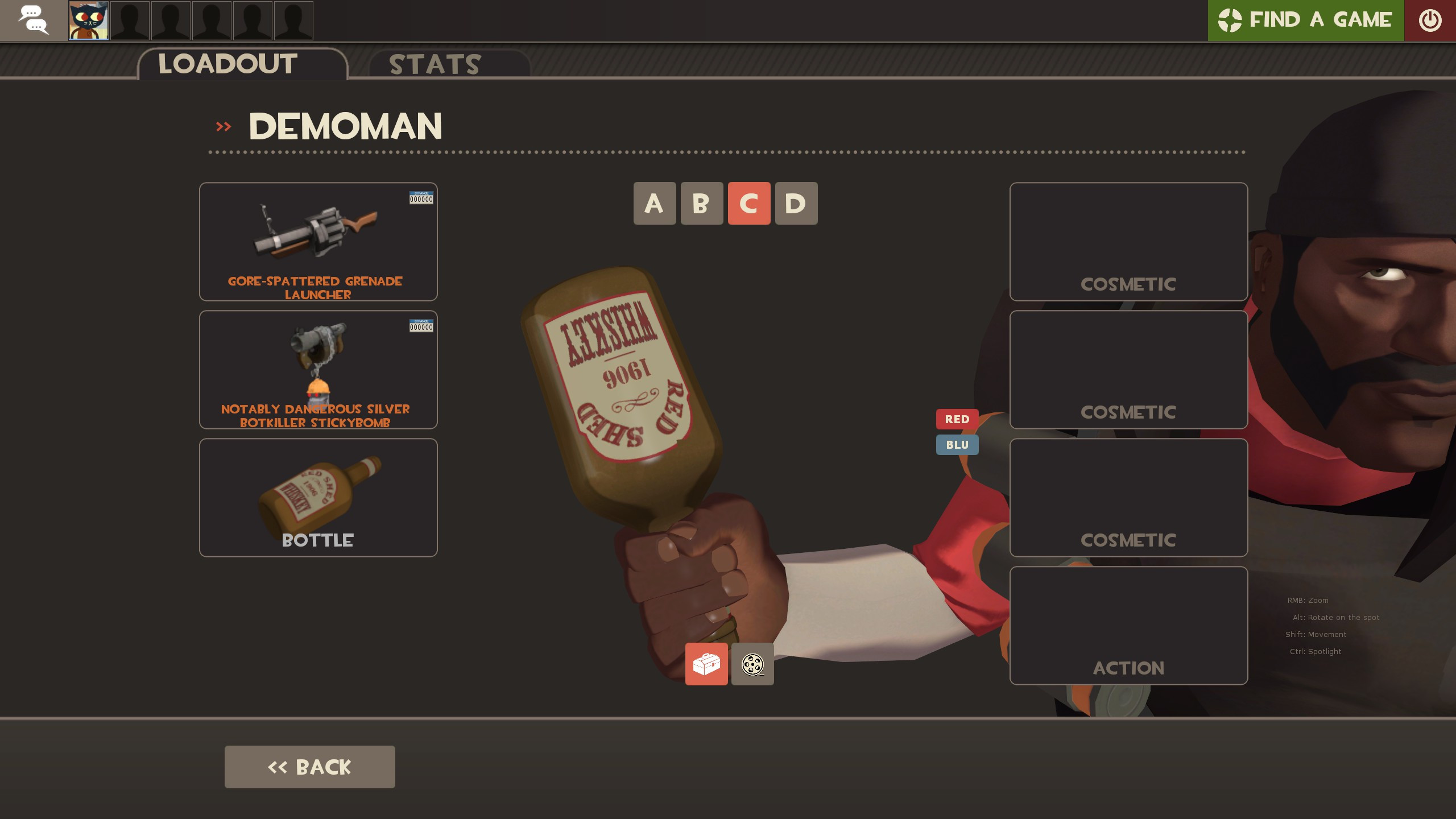The height and width of the screenshot is (819, 1456).
Task: Select the Bottle melee weapon slot
Action: pos(317,497)
